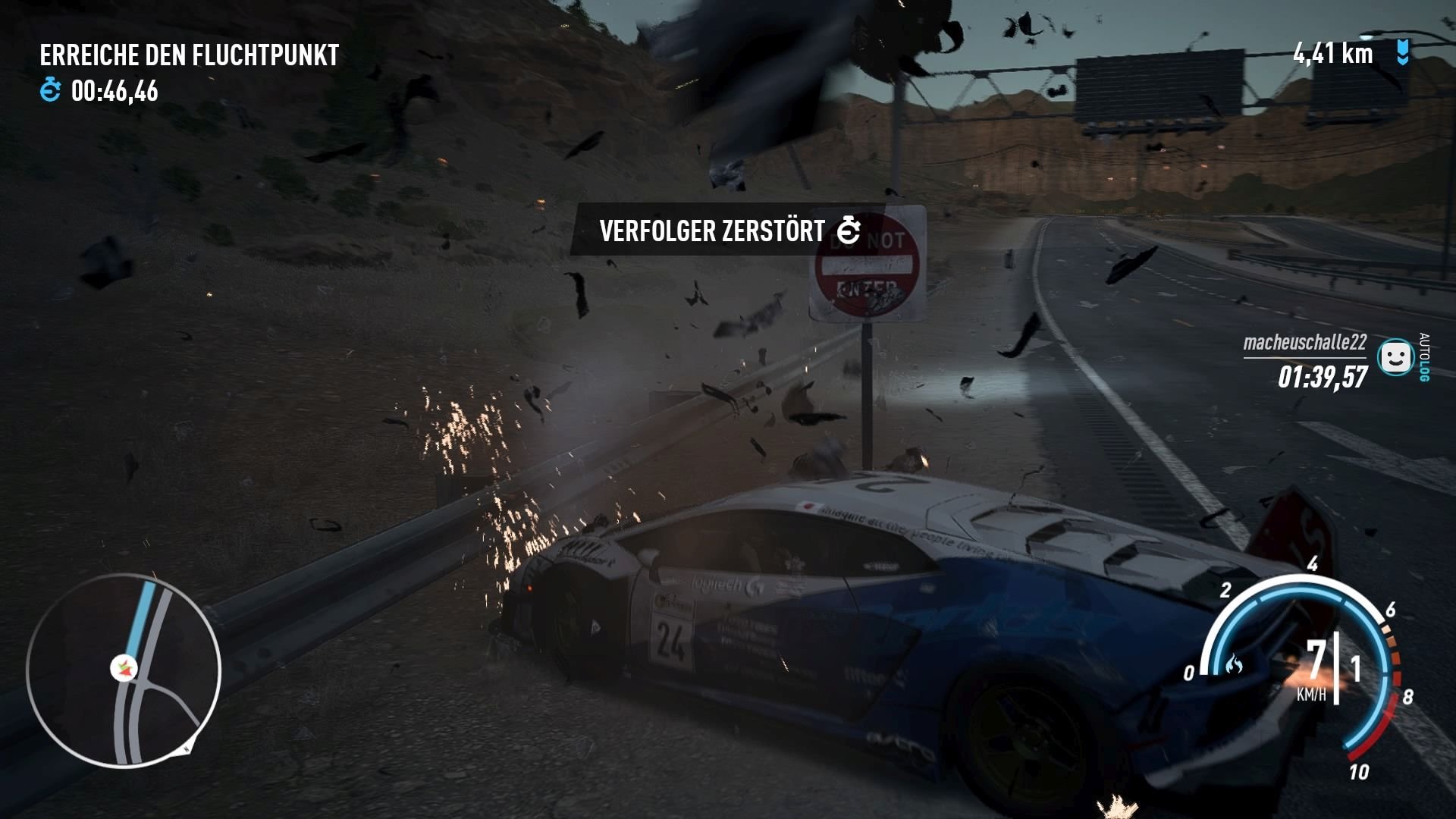Image resolution: width=1456 pixels, height=819 pixels.
Task: Select the player marker on the minimap
Action: pos(125,669)
